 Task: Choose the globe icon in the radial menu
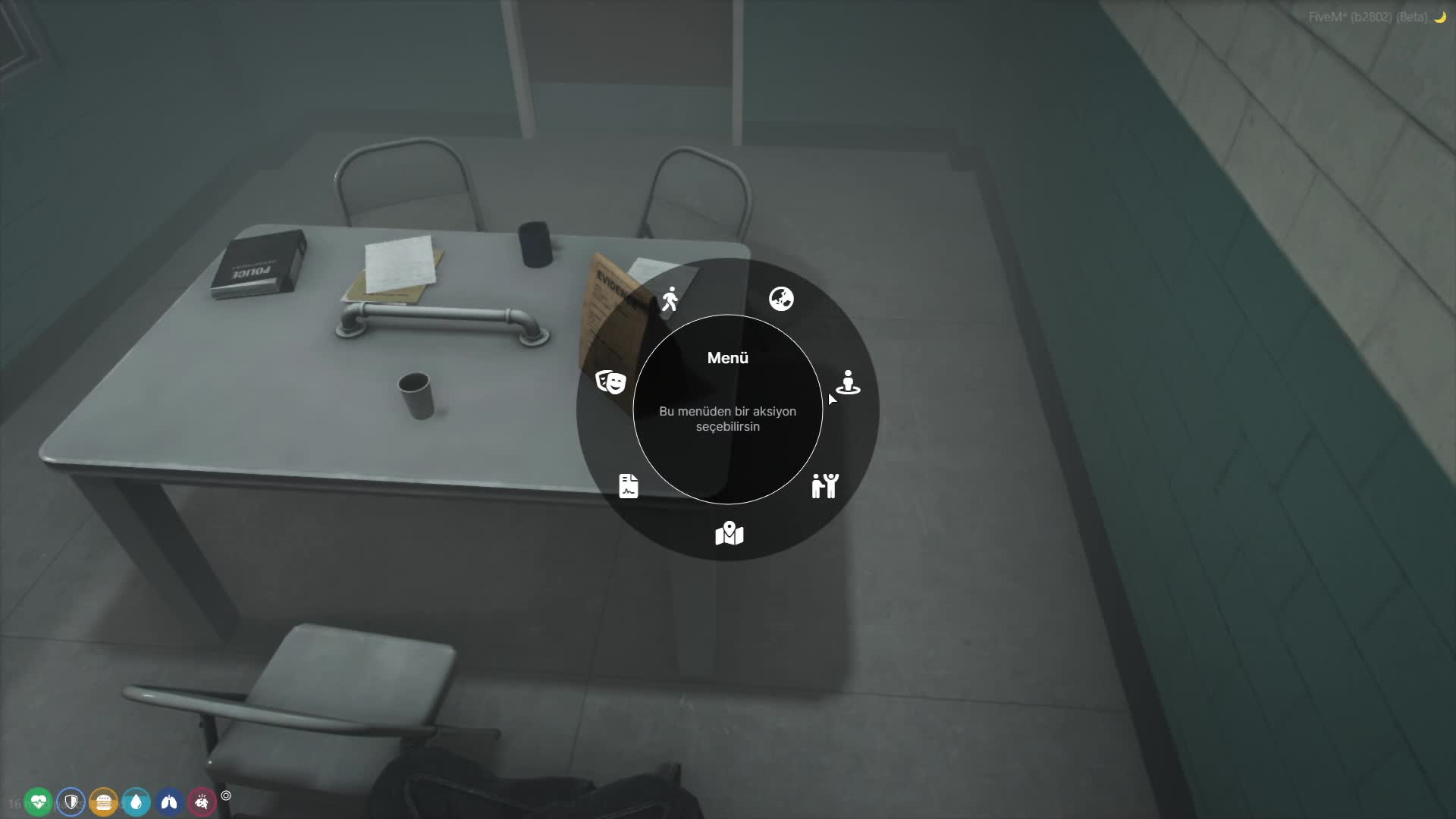[781, 299]
